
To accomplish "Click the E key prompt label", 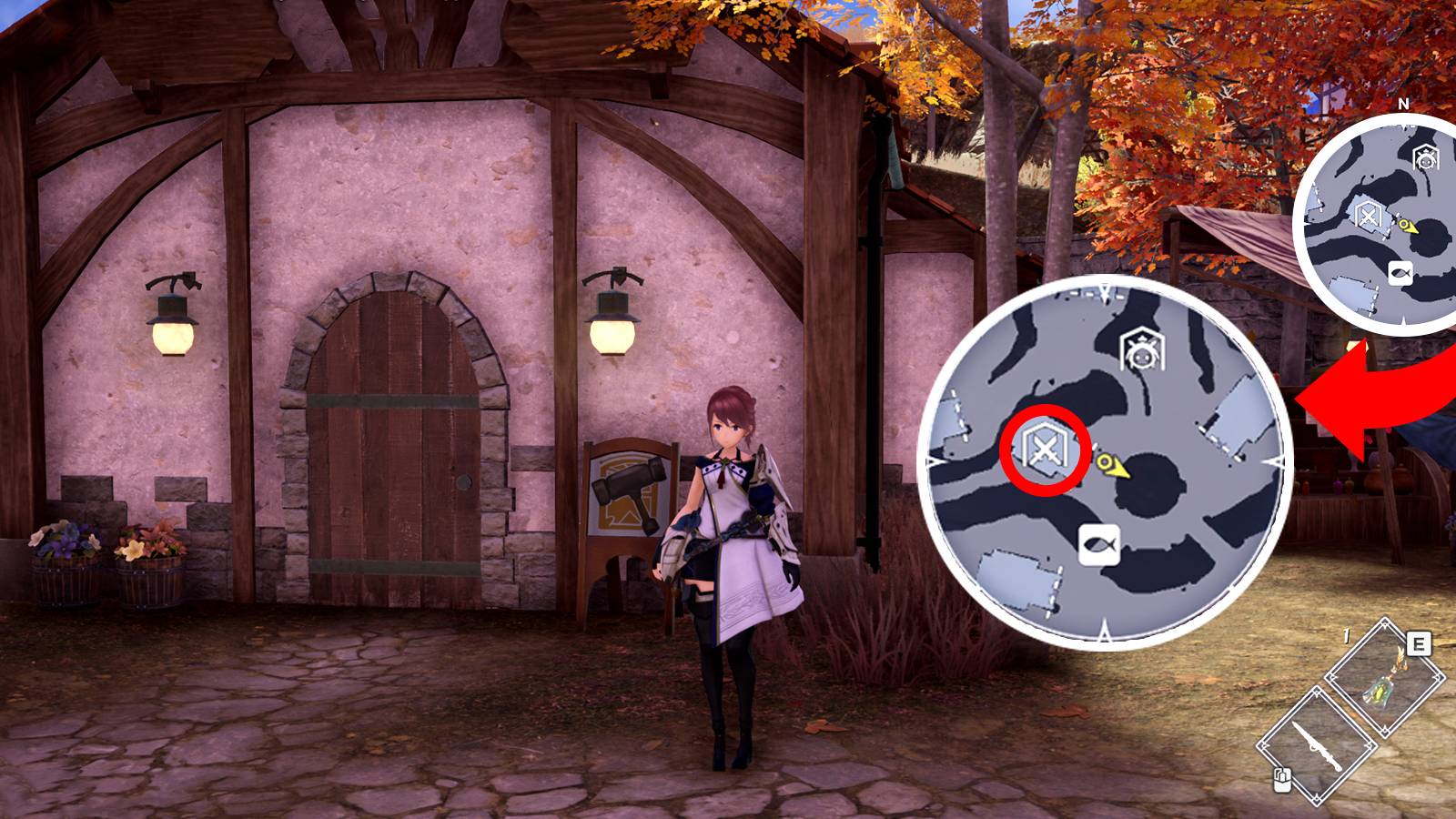I will coord(1418,644).
